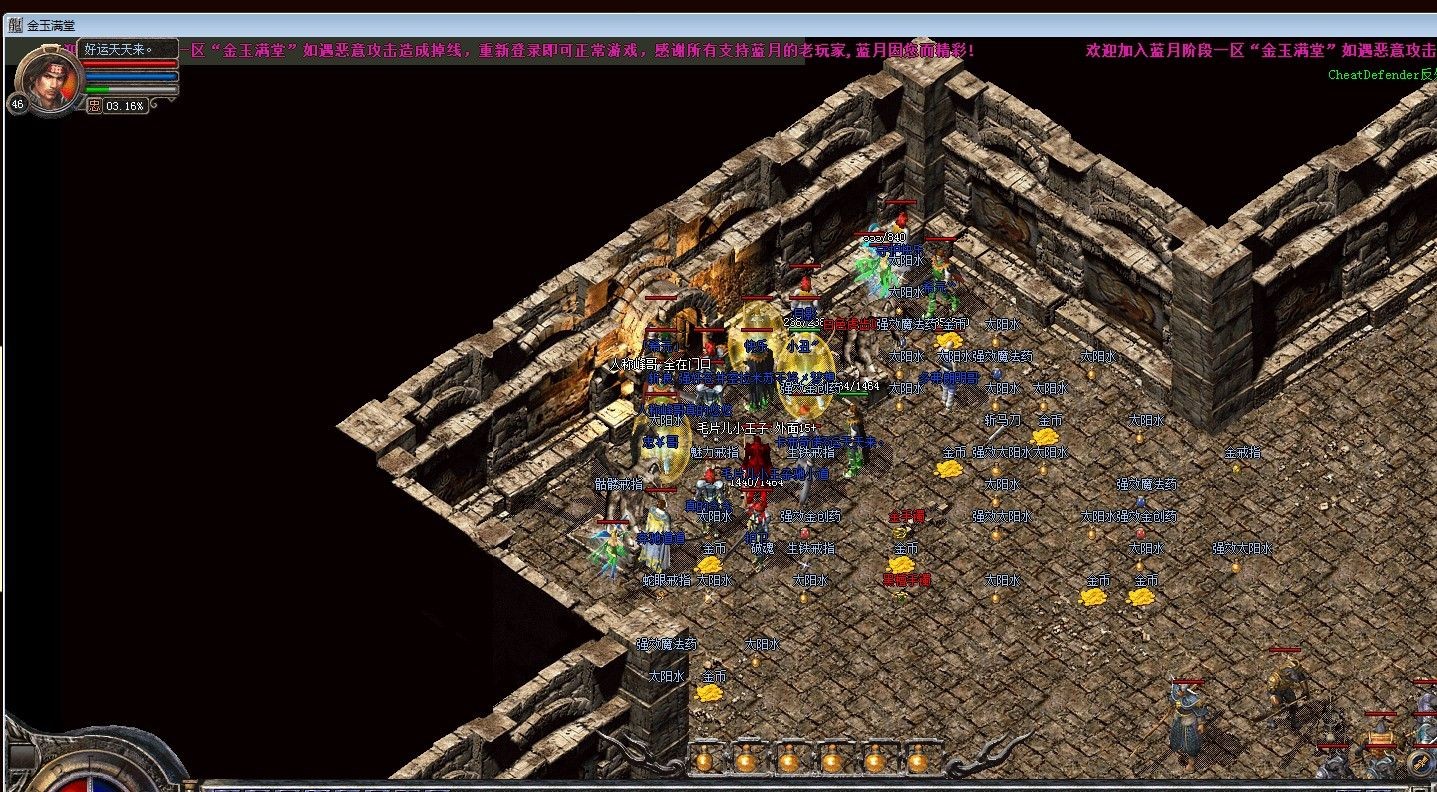Click the dragon icon in the title bar
The image size is (1437, 792).
(x=14, y=25)
